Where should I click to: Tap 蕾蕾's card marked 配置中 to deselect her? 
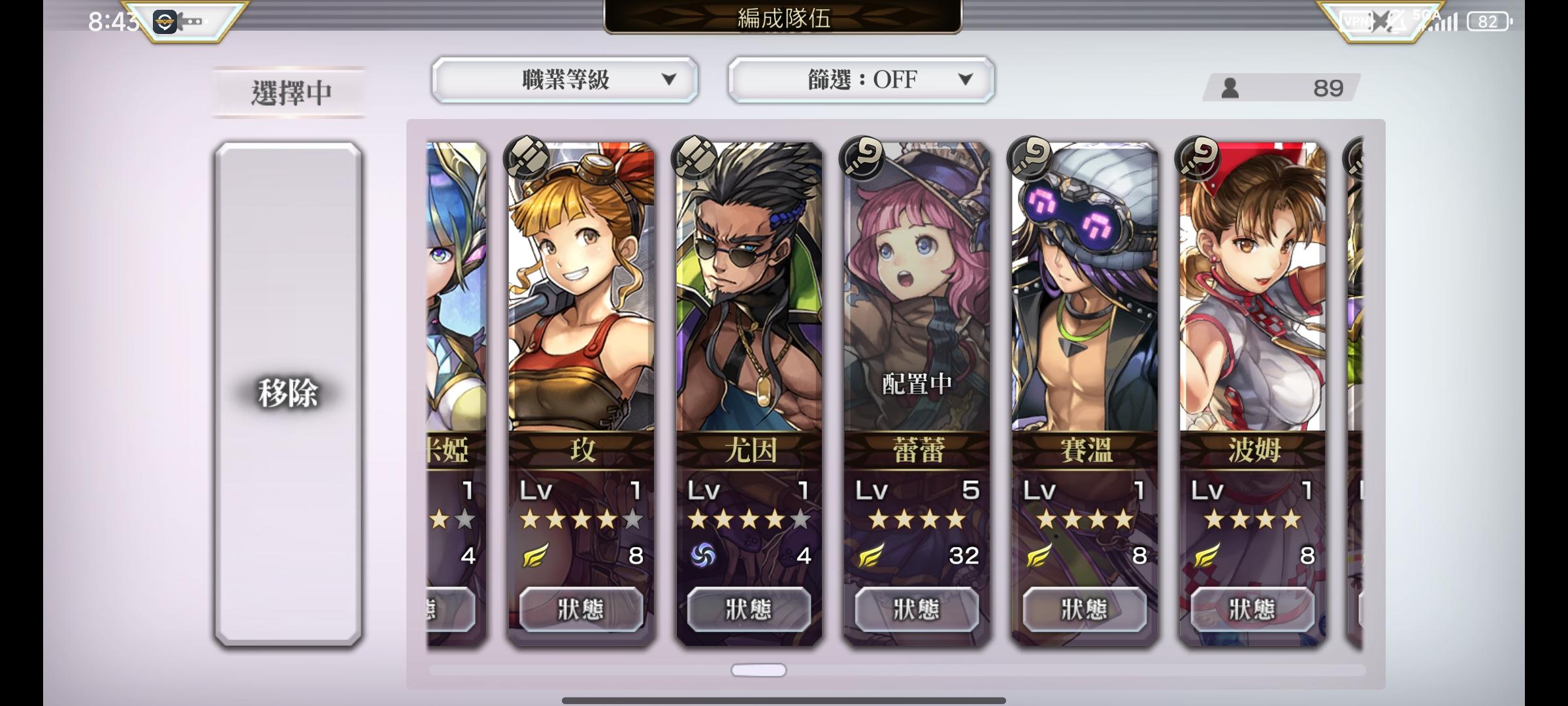pyautogui.click(x=915, y=294)
